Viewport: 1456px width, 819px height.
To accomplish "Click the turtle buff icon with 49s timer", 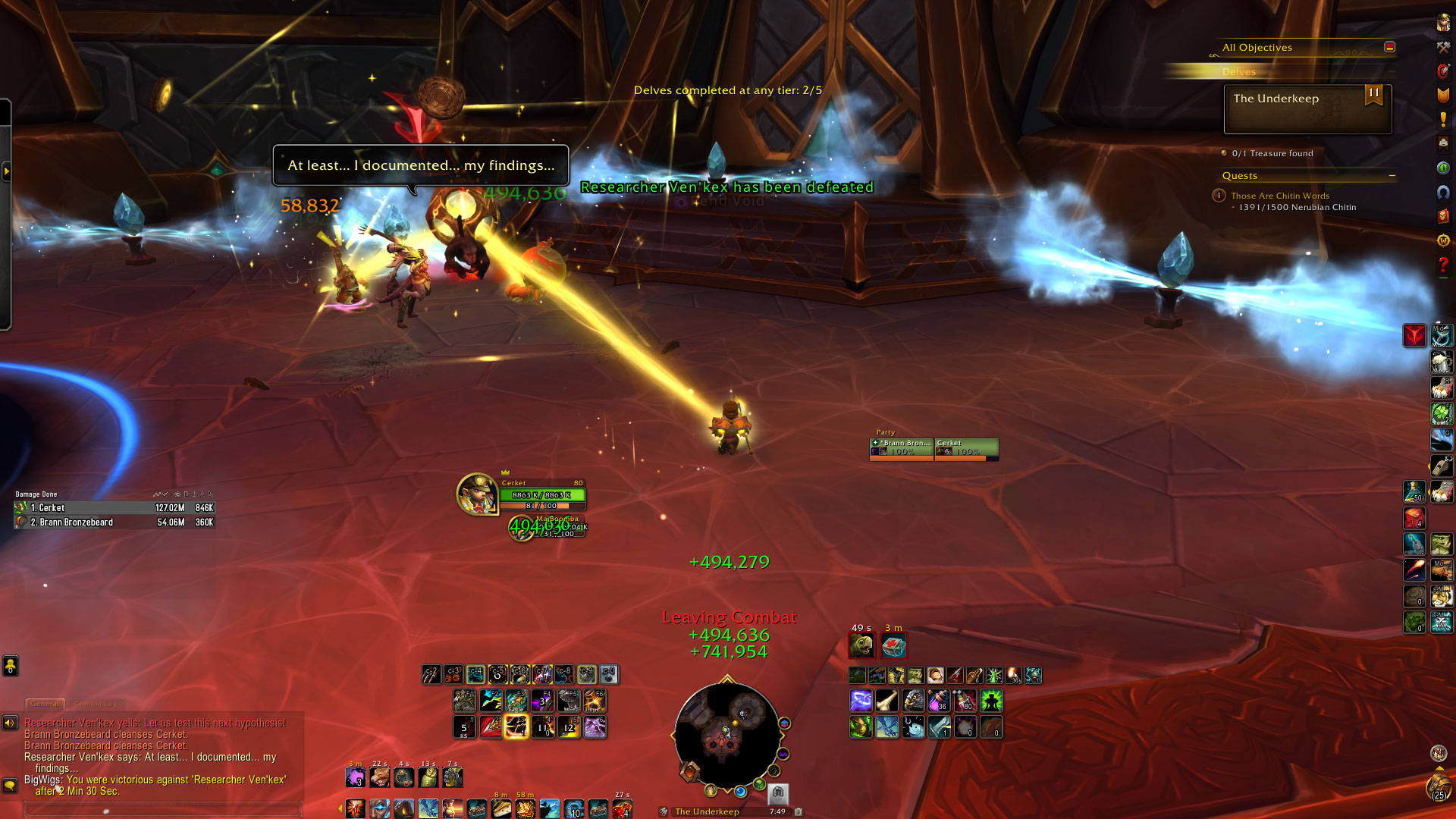I will [x=861, y=645].
